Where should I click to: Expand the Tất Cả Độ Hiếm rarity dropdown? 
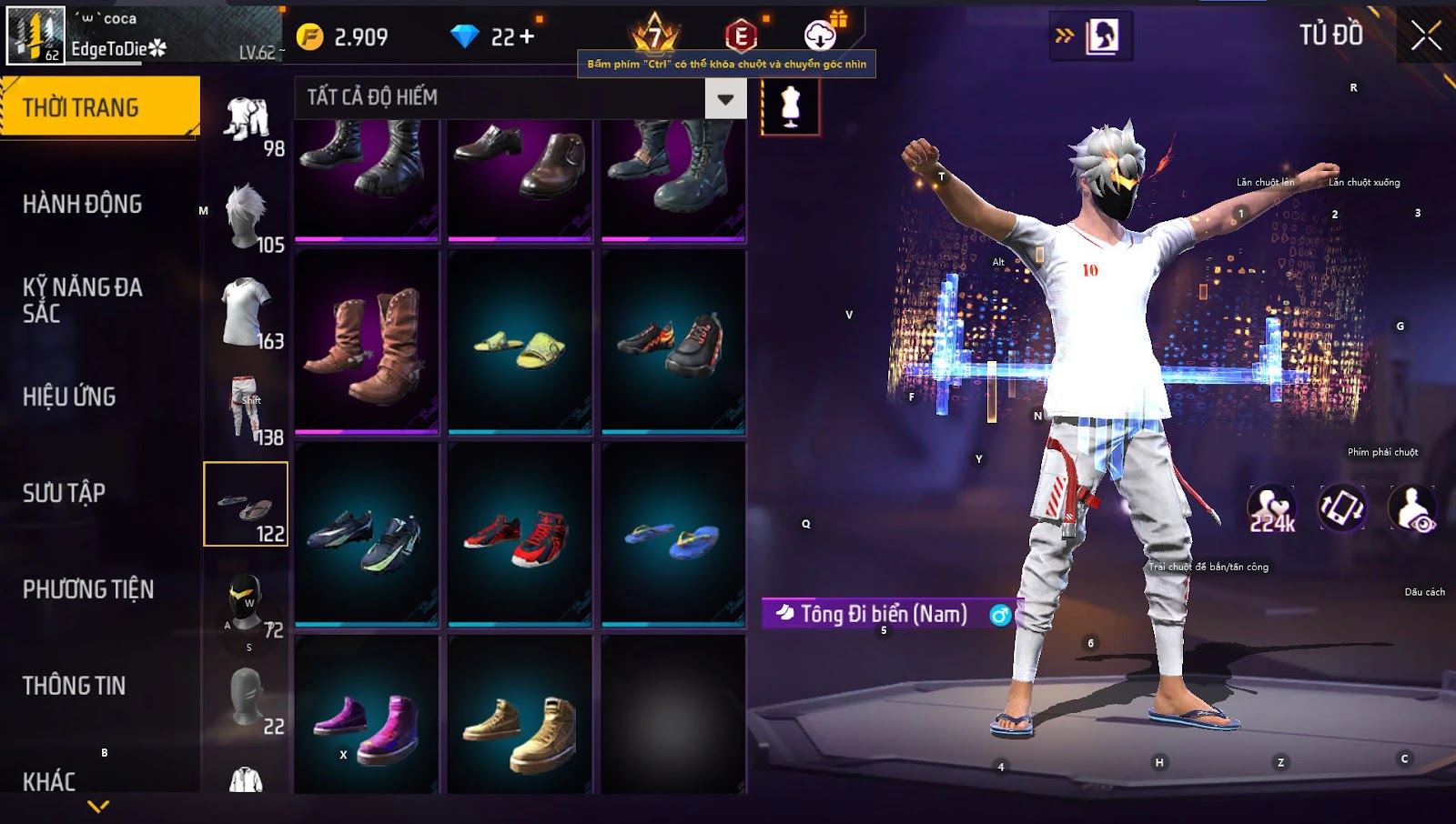tap(725, 98)
